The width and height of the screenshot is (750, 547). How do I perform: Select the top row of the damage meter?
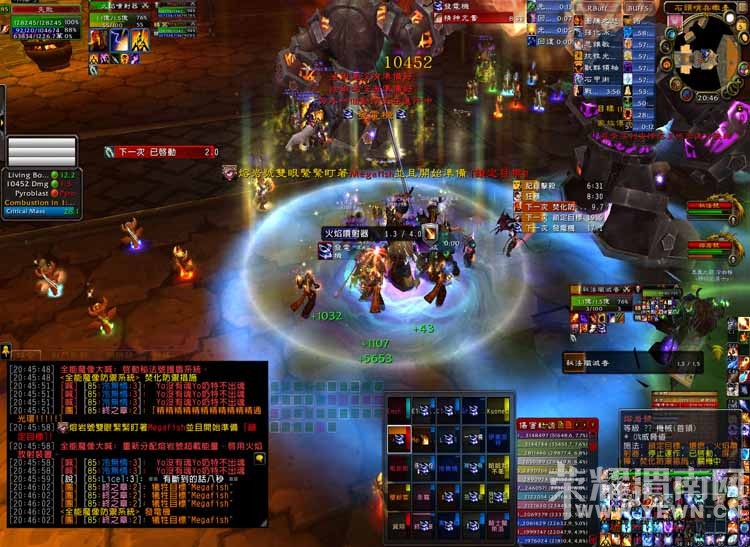[555, 437]
